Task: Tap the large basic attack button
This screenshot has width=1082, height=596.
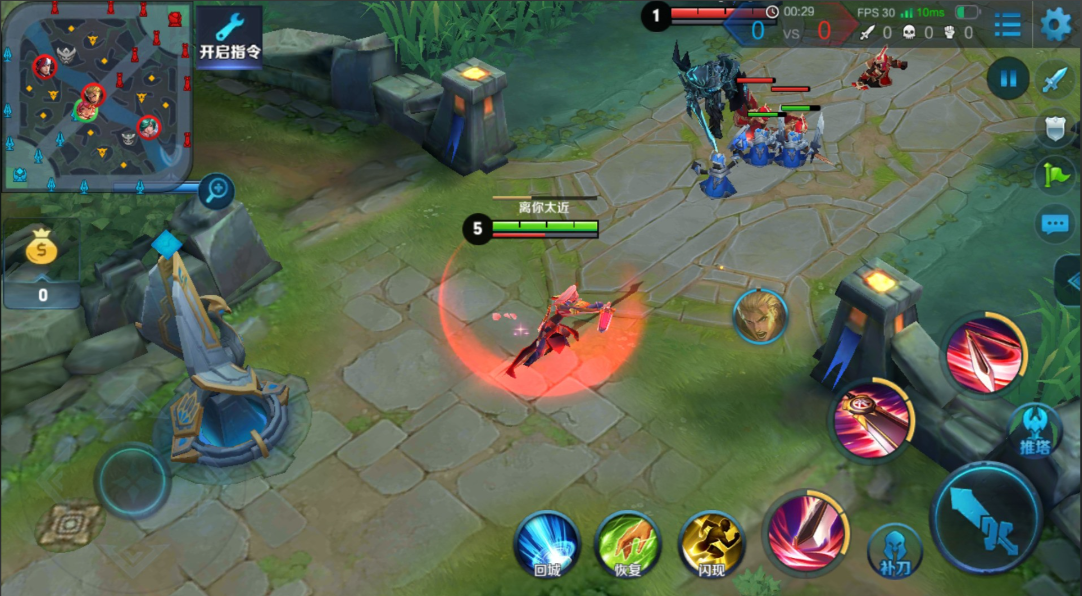Action: [987, 517]
